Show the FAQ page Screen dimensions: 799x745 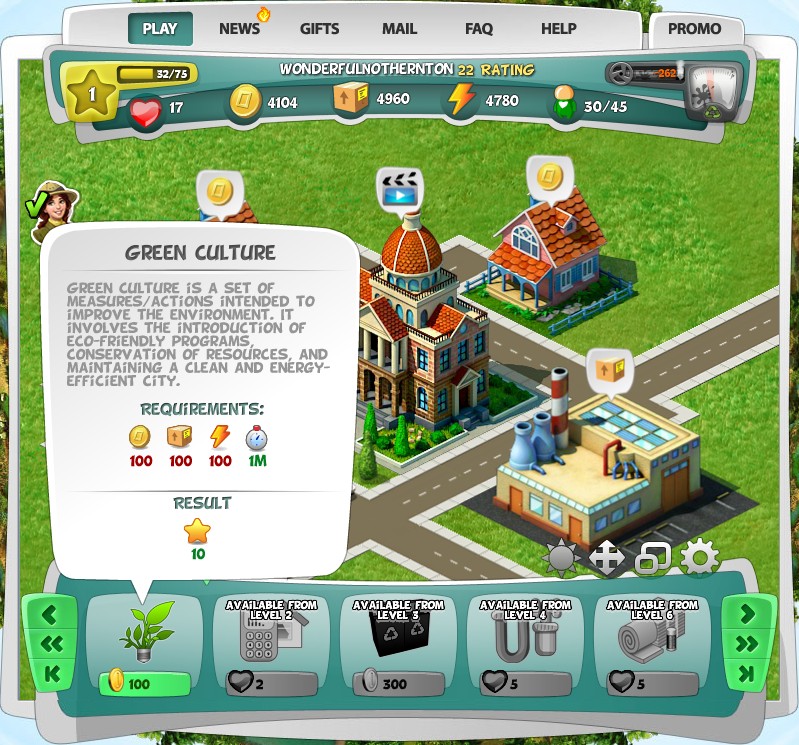(x=479, y=29)
